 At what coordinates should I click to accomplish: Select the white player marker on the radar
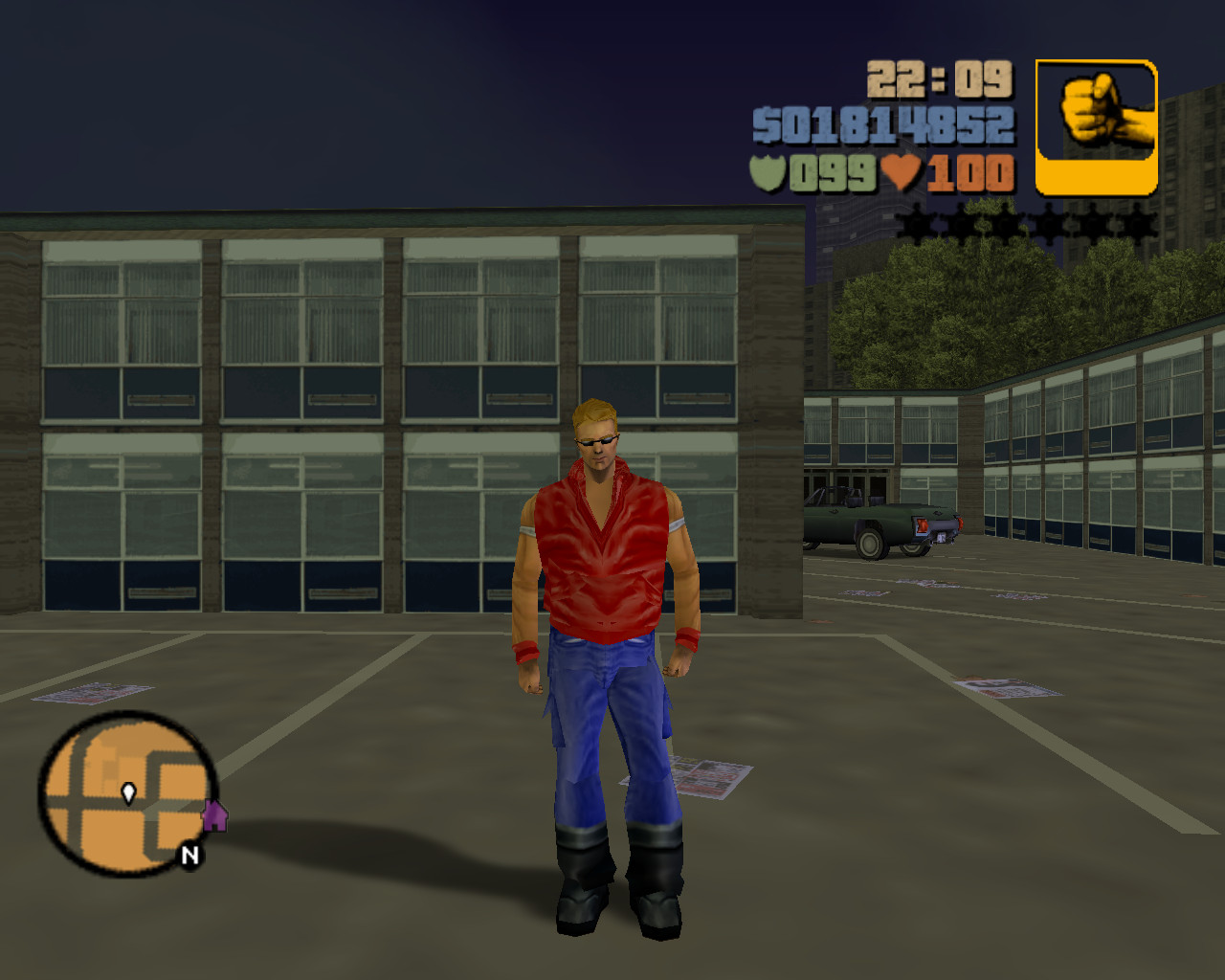tap(128, 792)
